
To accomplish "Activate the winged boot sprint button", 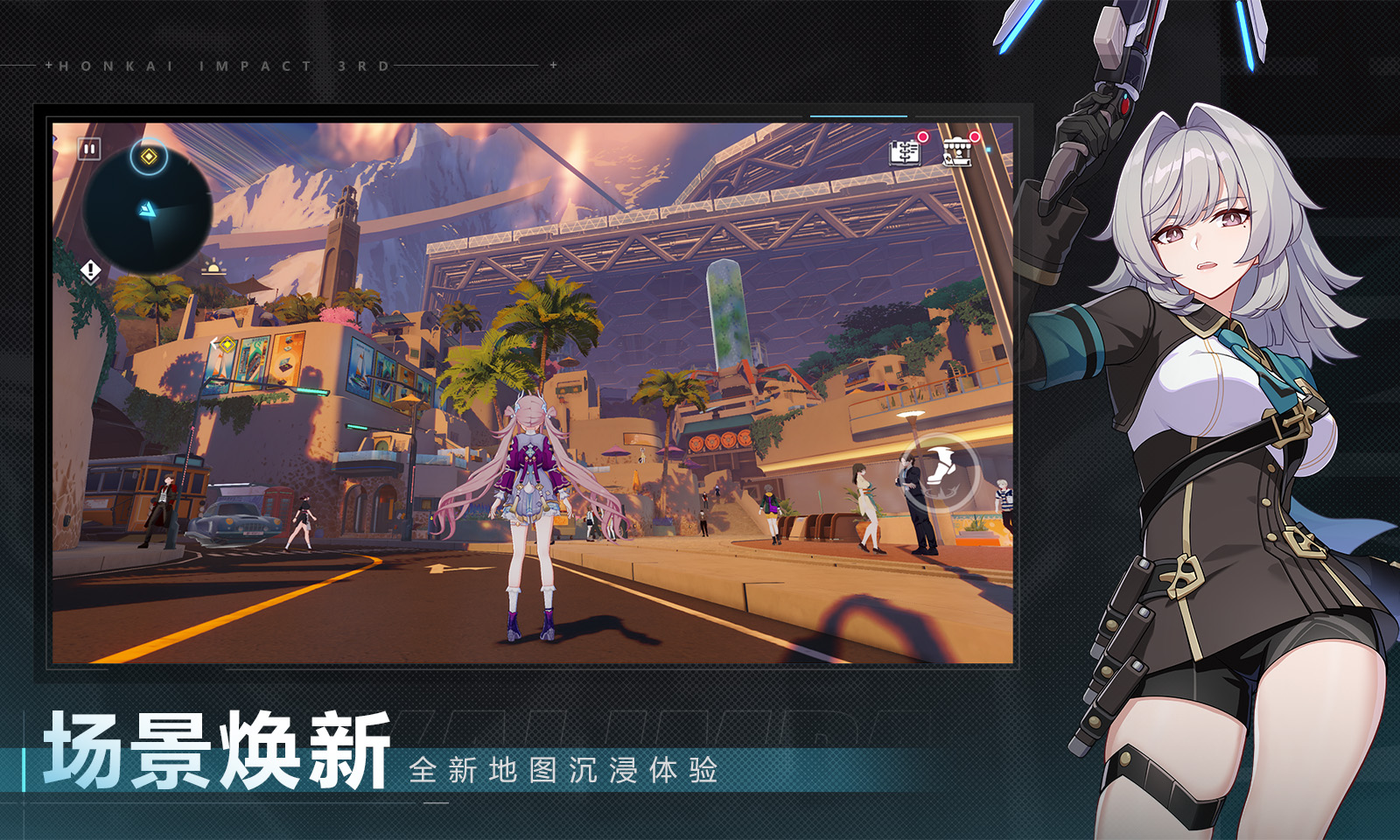I will pyautogui.click(x=941, y=472).
